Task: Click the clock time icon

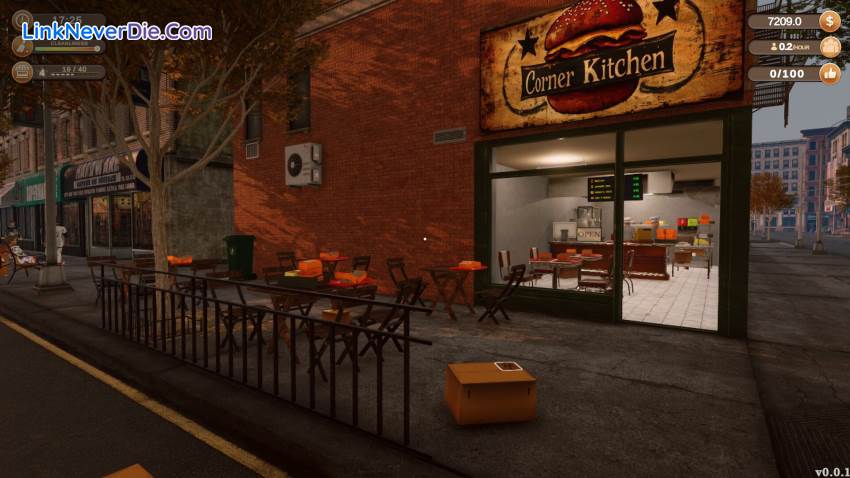Action: click(x=22, y=20)
